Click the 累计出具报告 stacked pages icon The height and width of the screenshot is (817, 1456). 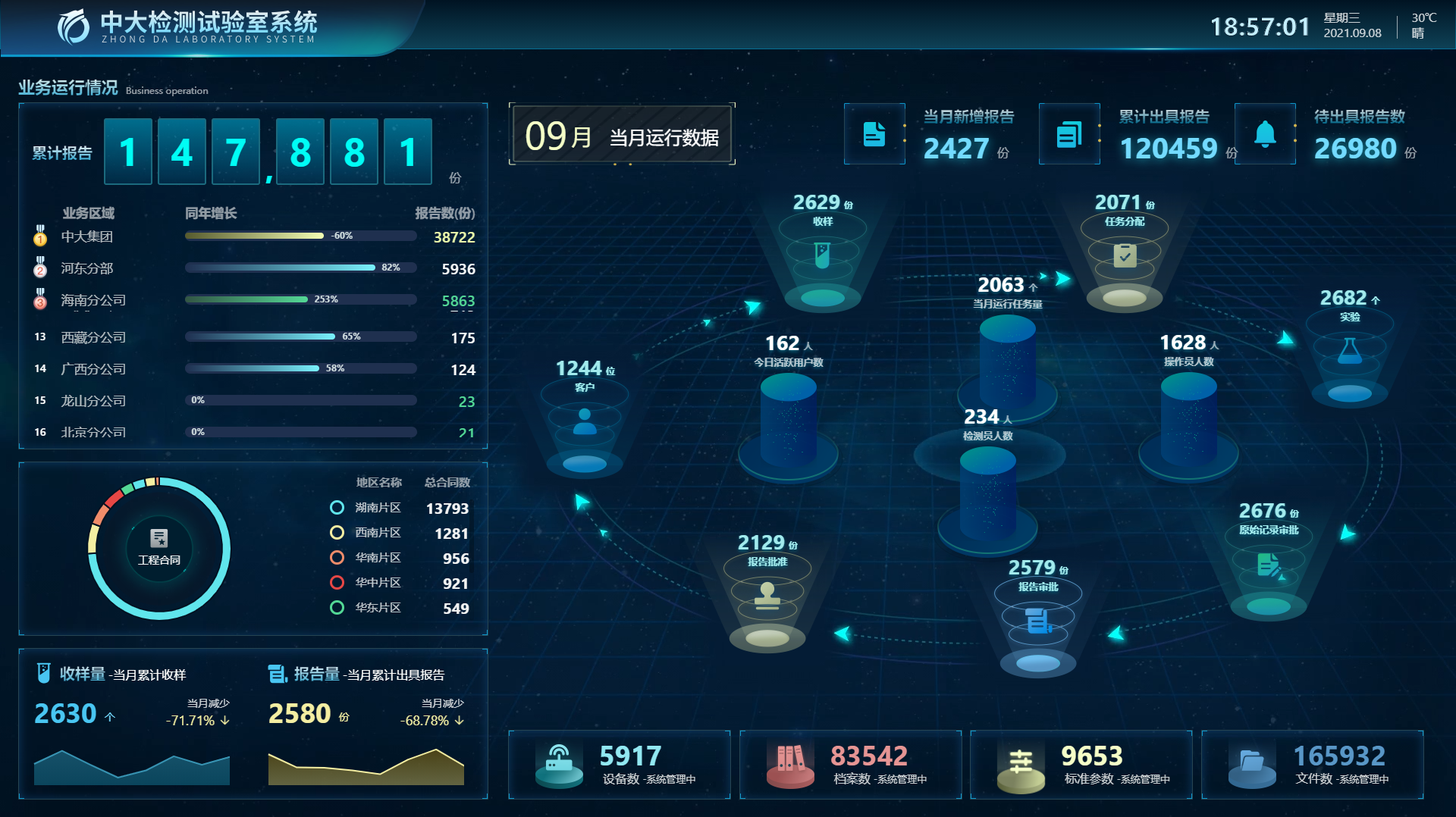click(x=1069, y=134)
